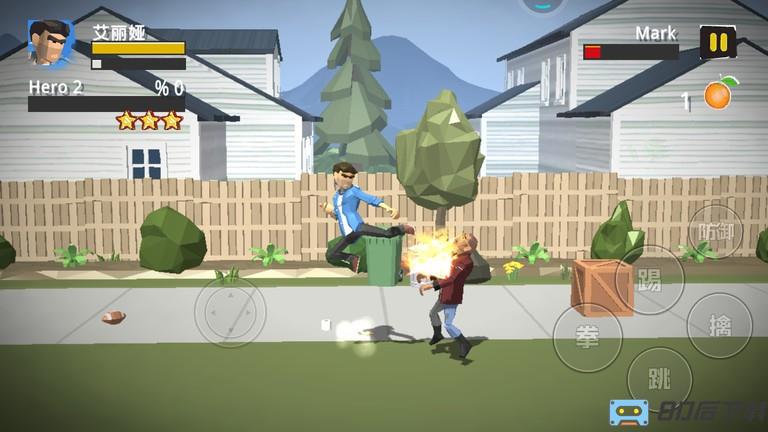Pause the game with the yellow pause button
The image size is (768, 432).
pyautogui.click(x=717, y=42)
